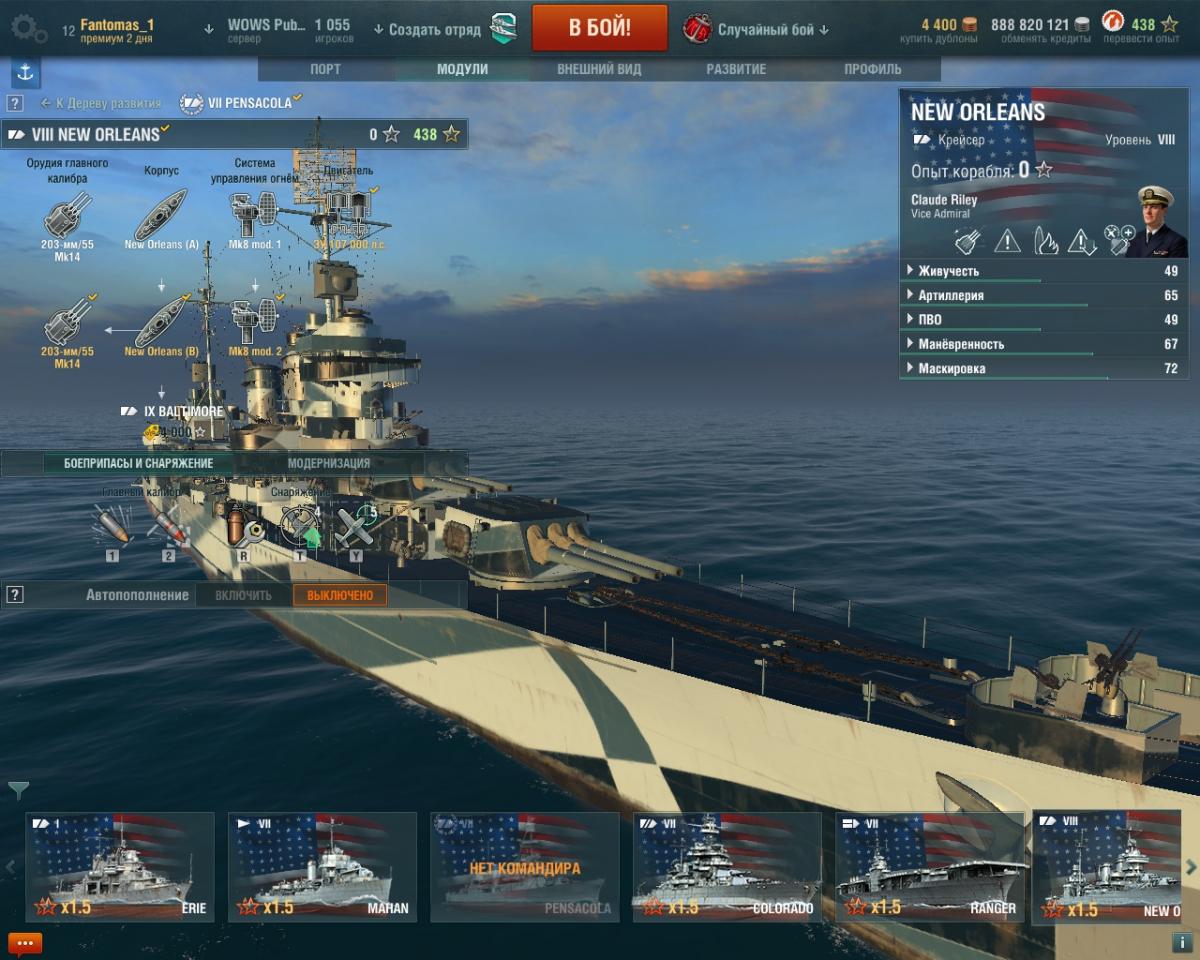Switch to the ПОРТ tab

325,69
